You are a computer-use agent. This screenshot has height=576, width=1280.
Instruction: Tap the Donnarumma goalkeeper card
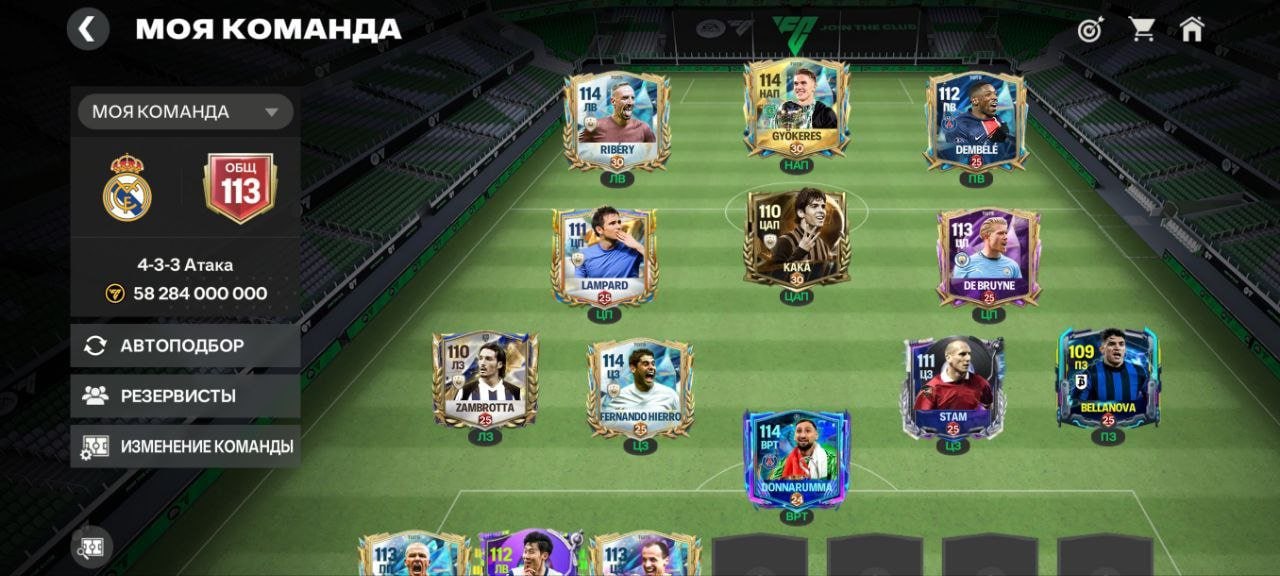tap(797, 458)
